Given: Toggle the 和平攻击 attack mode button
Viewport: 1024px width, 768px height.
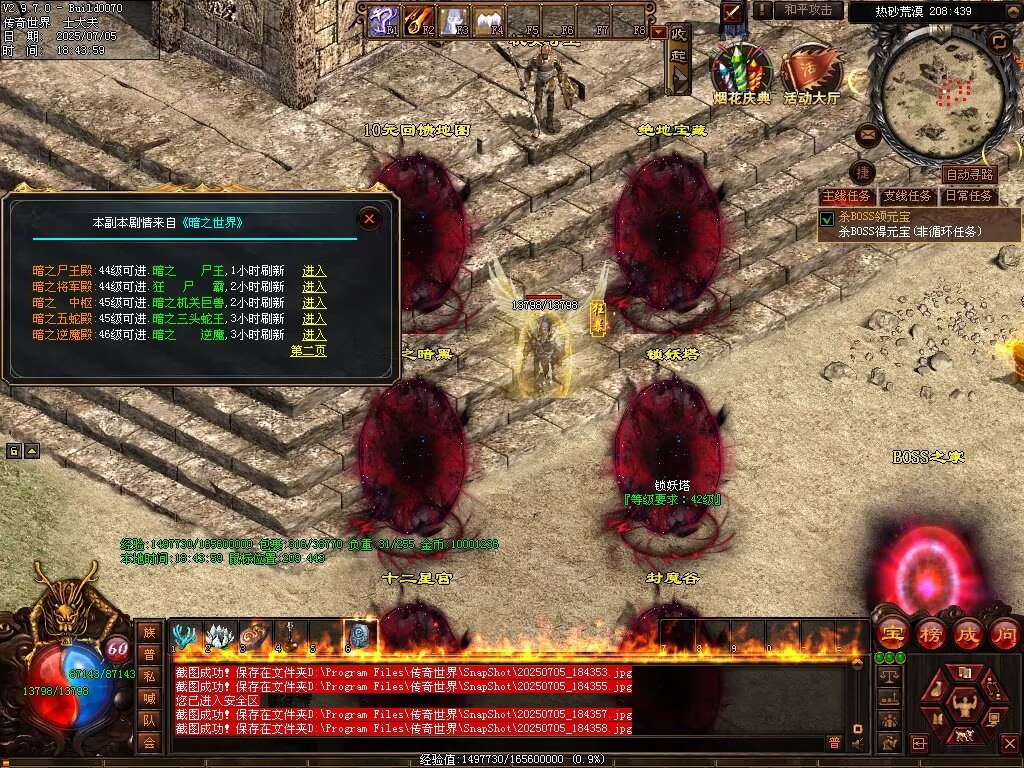Looking at the screenshot, I should tap(807, 10).
